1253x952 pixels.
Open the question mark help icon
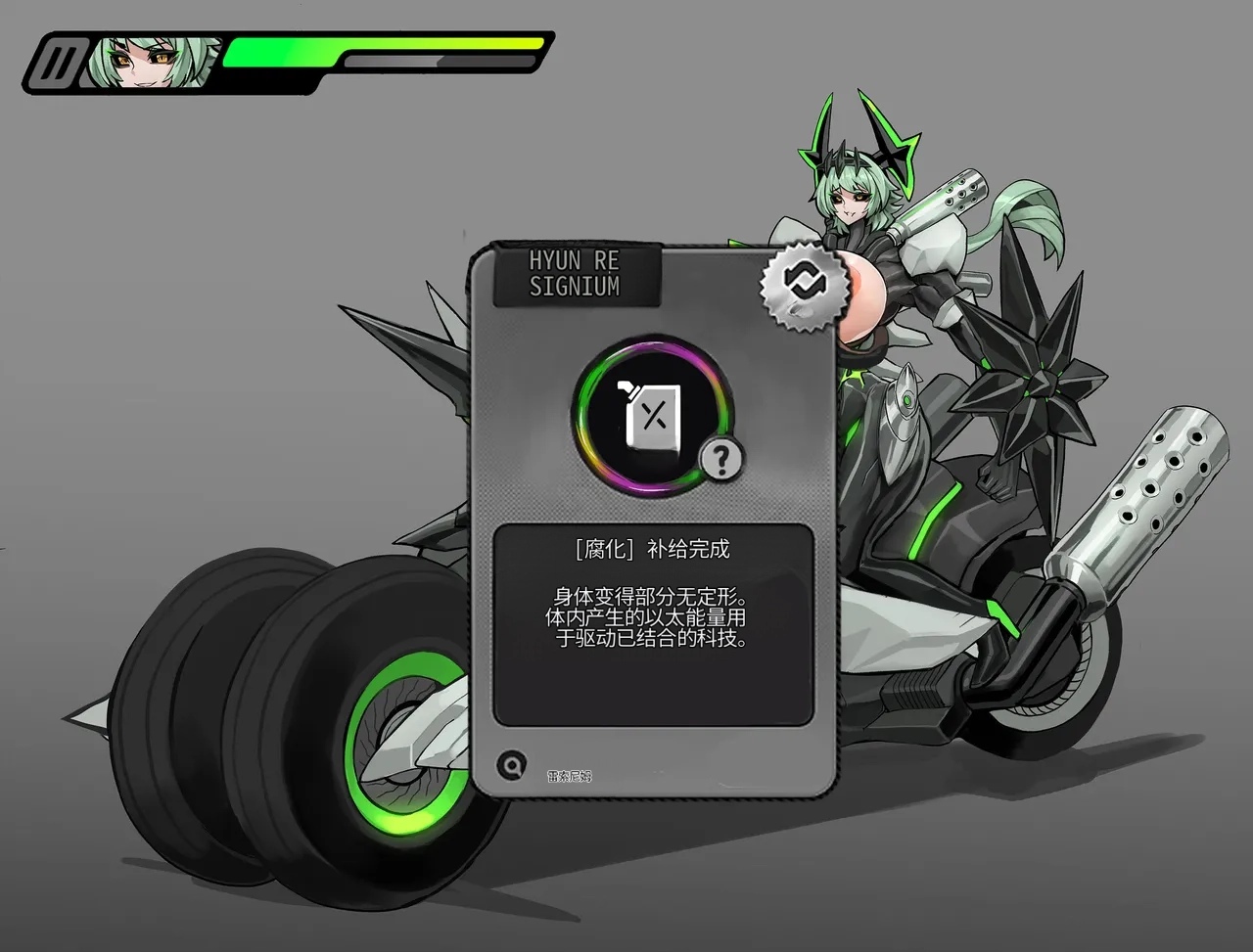(x=721, y=459)
